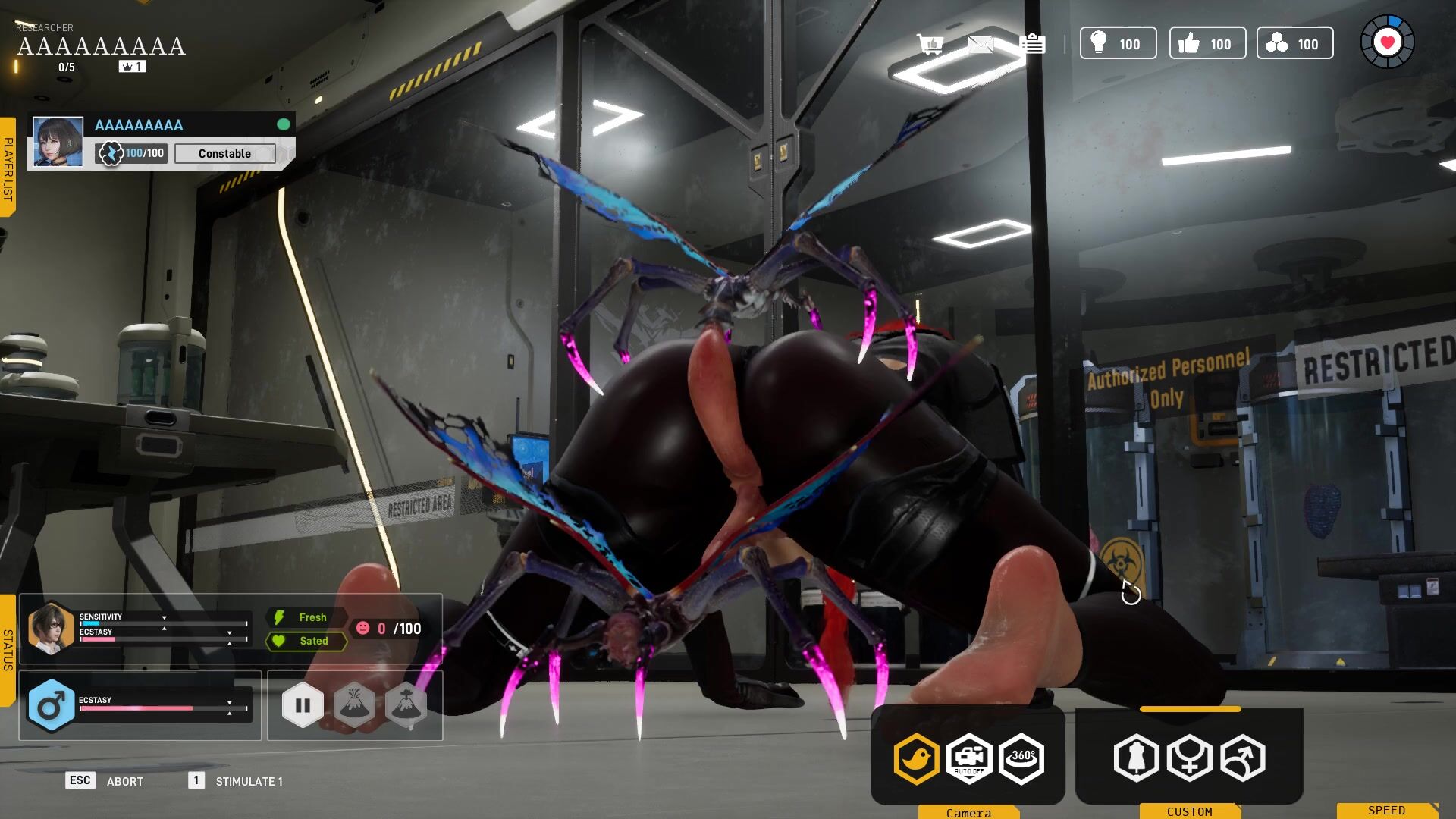Select the bird camera mode hexagon
Image resolution: width=1456 pixels, height=819 pixels.
click(916, 758)
